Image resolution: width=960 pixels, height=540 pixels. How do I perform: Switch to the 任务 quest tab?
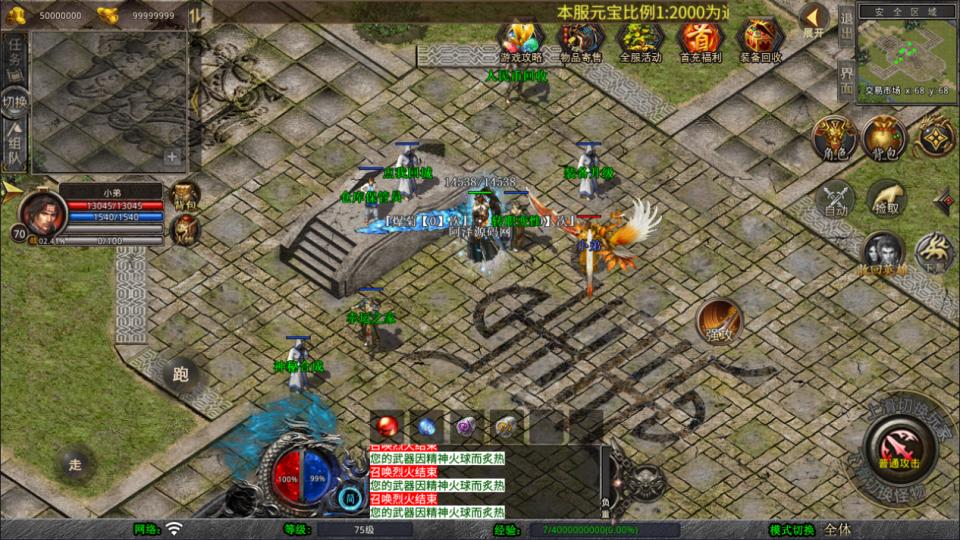15,54
